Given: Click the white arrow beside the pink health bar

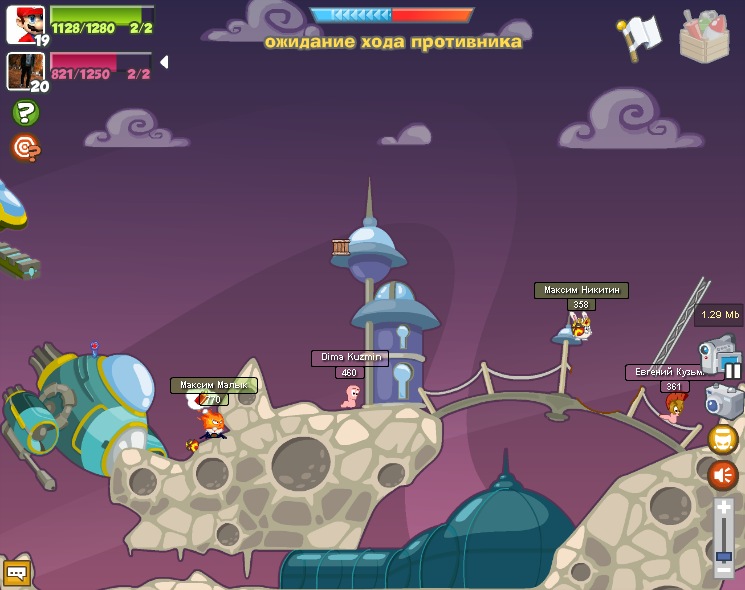Looking at the screenshot, I should point(163,62).
